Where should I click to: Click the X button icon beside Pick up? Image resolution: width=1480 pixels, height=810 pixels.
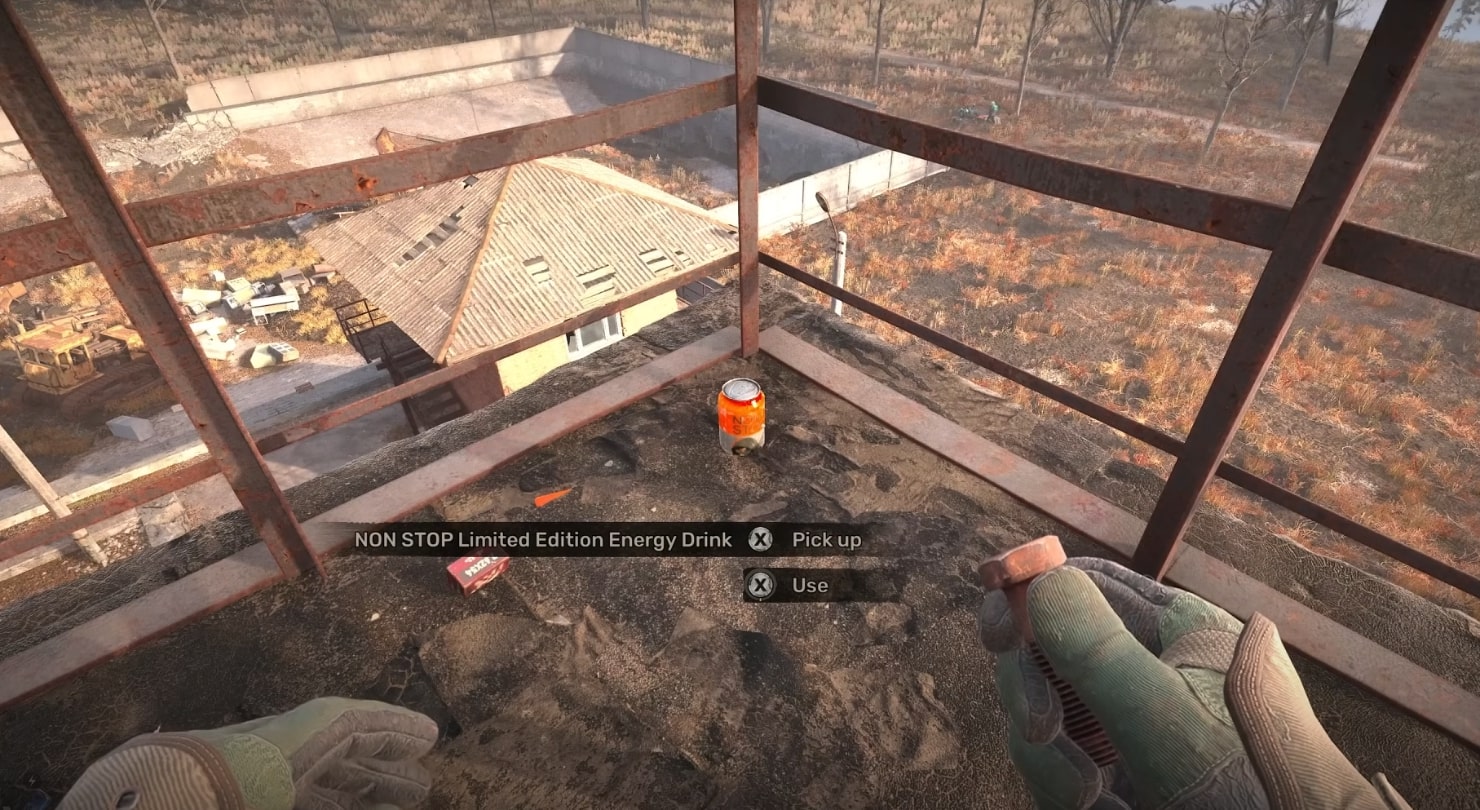[x=760, y=539]
